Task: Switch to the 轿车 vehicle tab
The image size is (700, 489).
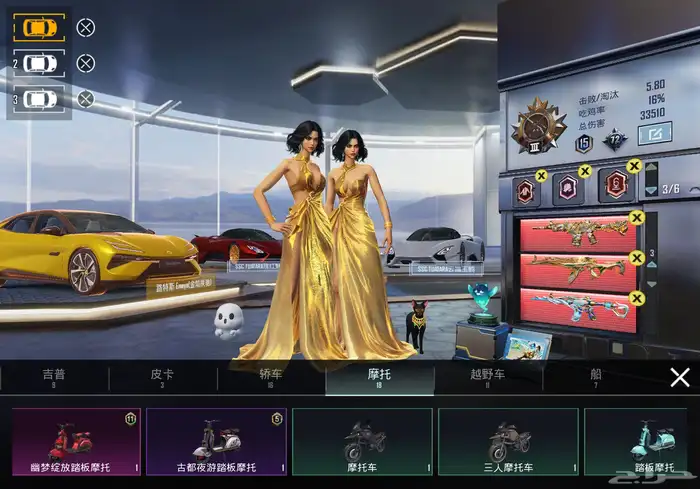Action: point(271,377)
